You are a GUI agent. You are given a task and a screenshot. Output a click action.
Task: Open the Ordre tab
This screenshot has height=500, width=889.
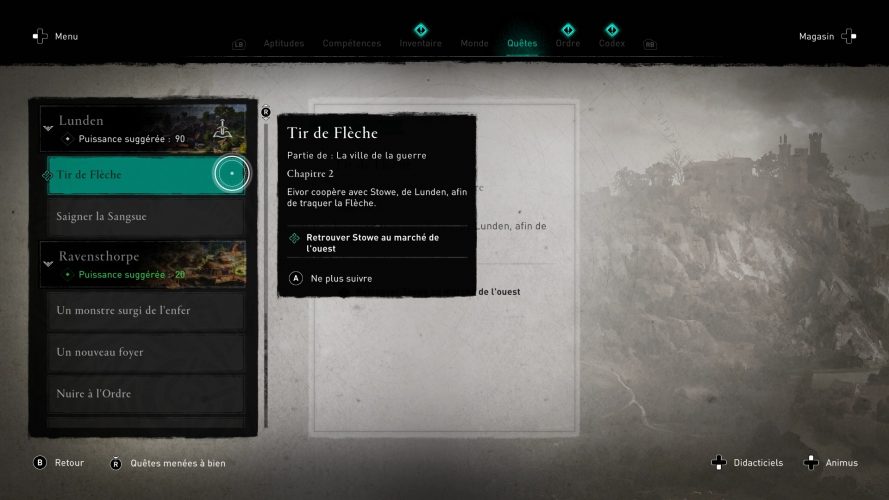(x=567, y=43)
